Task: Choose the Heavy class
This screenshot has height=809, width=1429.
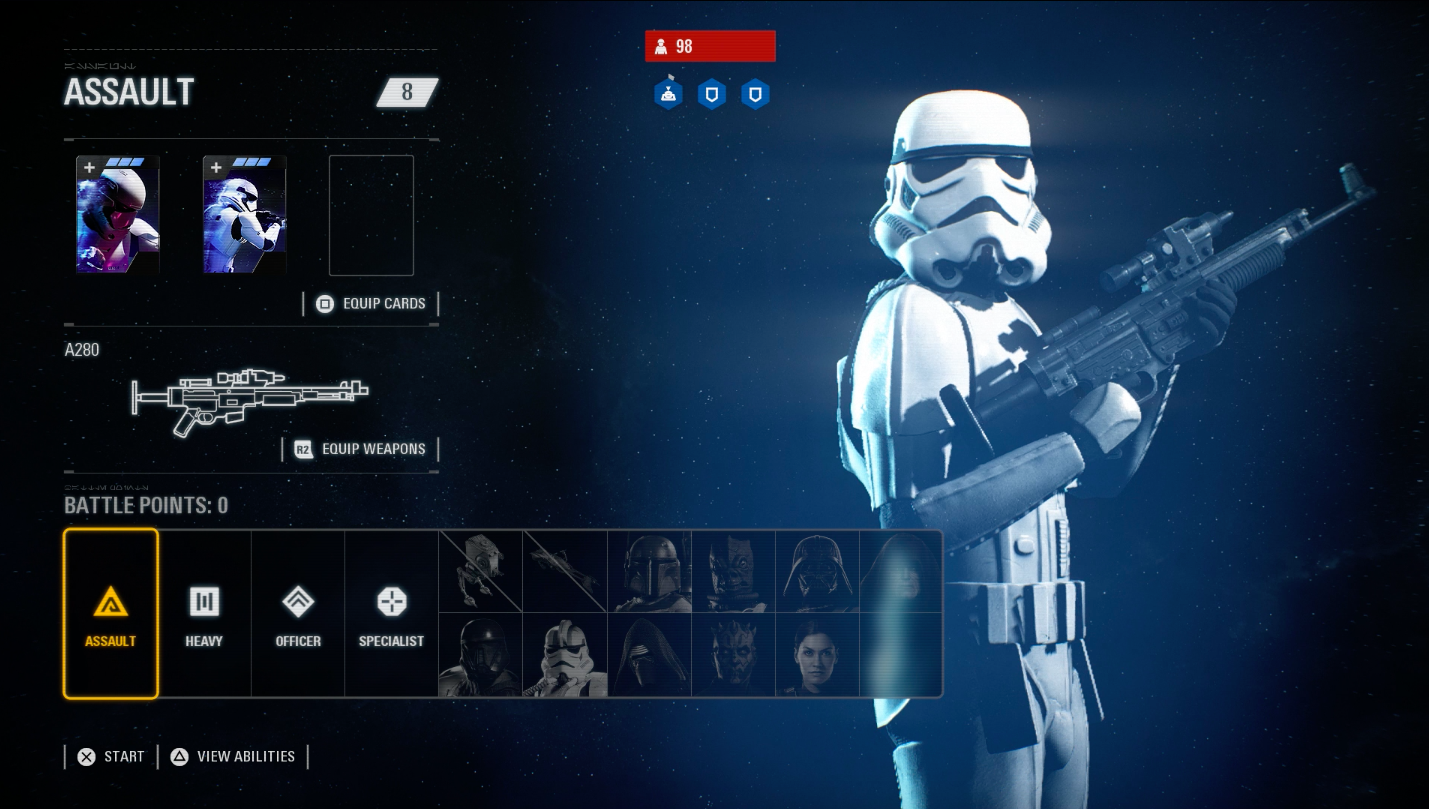Action: (x=204, y=613)
